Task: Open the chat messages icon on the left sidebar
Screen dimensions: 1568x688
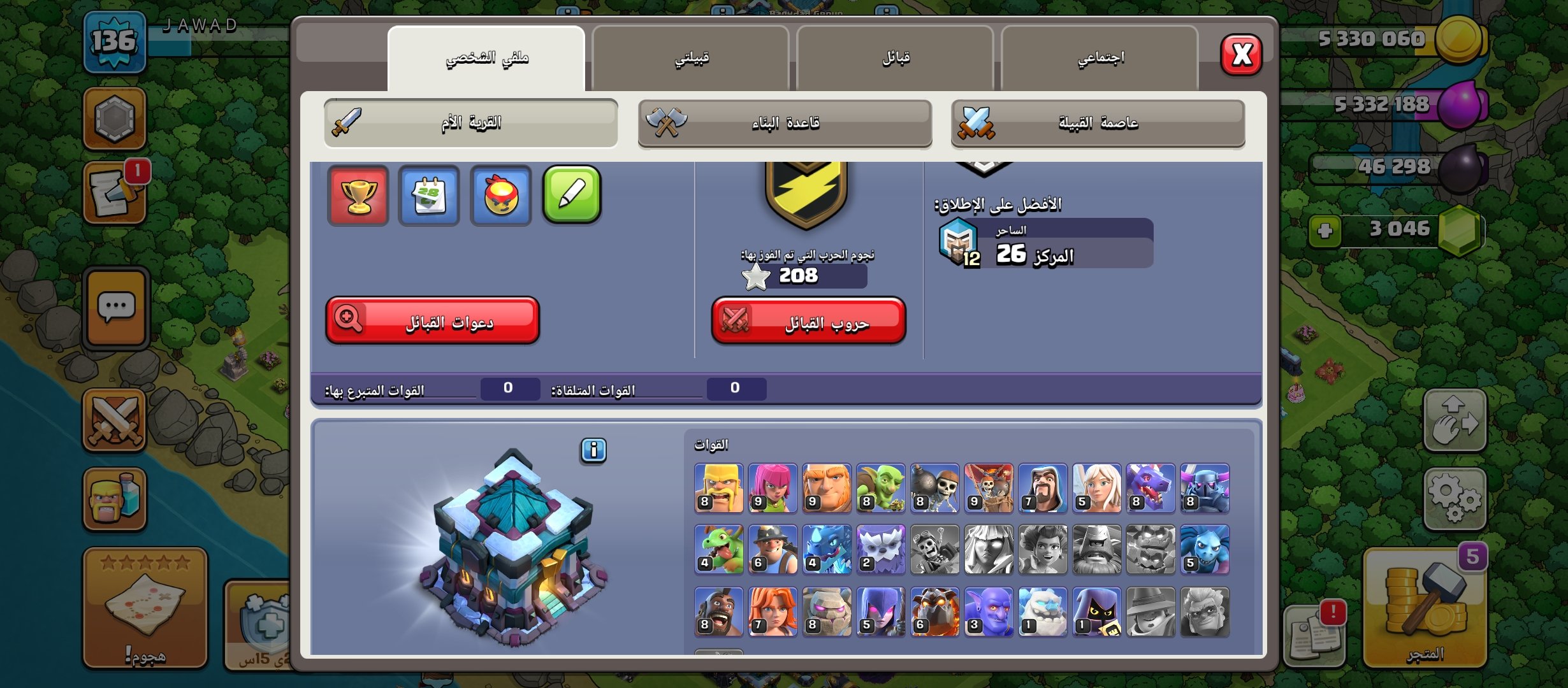Action: pyautogui.click(x=115, y=305)
